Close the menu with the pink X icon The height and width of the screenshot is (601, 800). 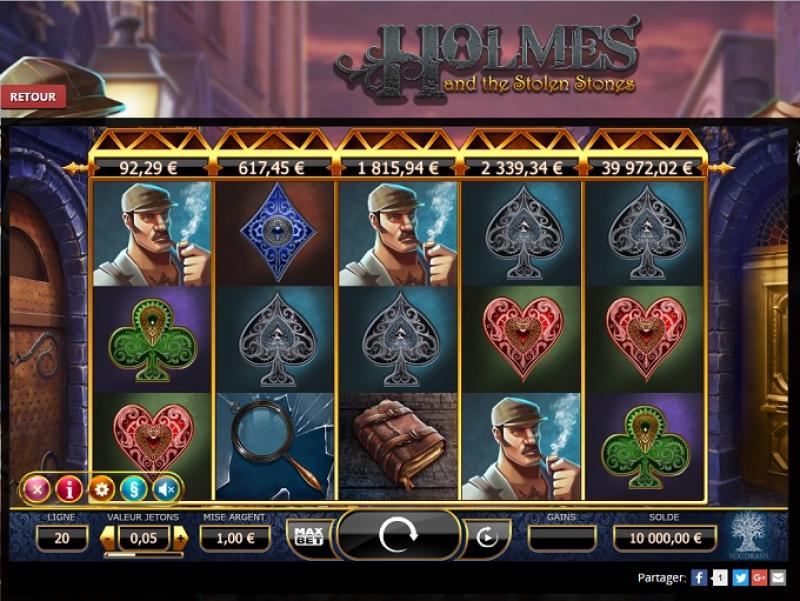(37, 489)
